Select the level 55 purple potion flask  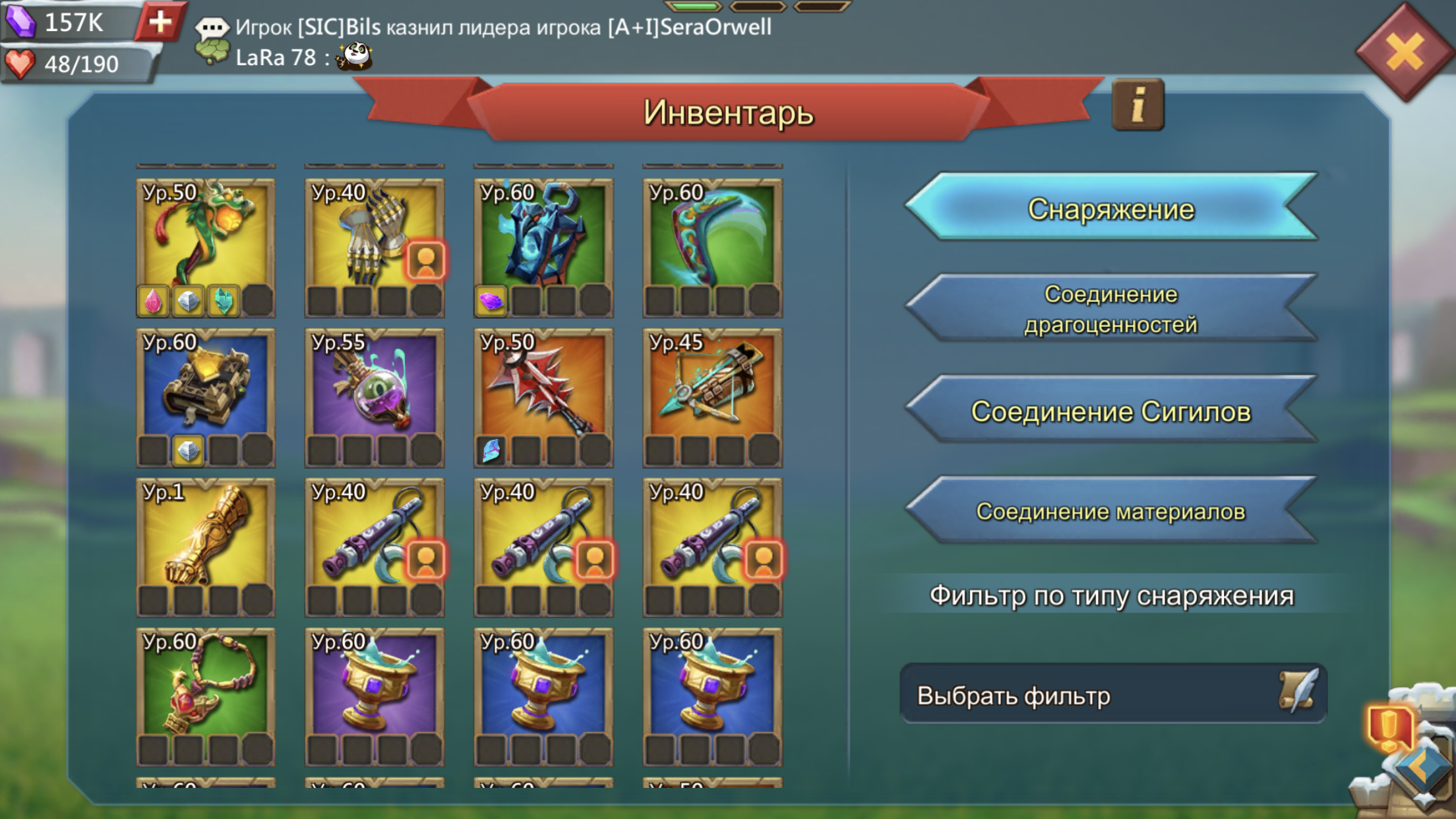pyautogui.click(x=374, y=387)
